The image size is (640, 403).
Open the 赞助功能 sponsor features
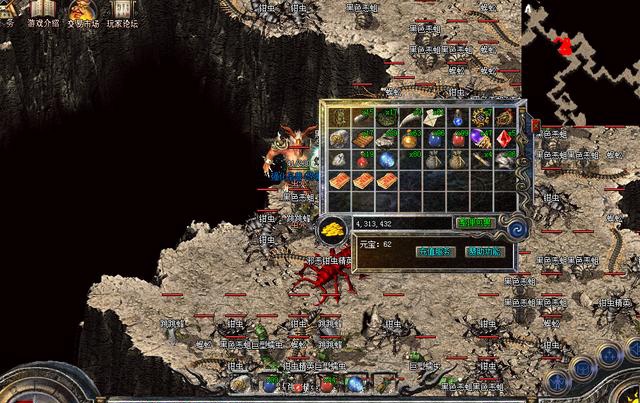point(483,252)
